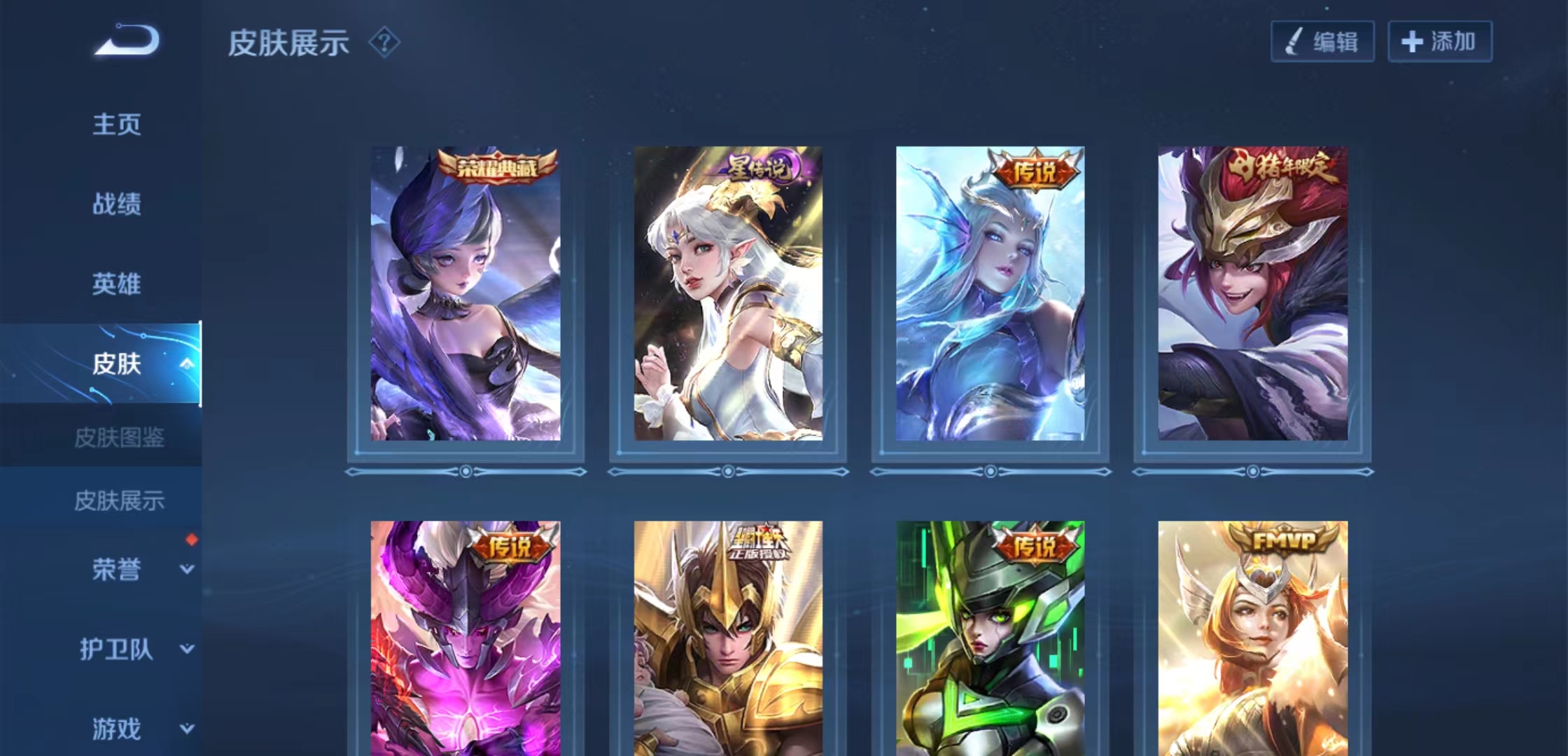Image resolution: width=1568 pixels, height=756 pixels.
Task: Go back using the return arrow
Action: pos(127,41)
